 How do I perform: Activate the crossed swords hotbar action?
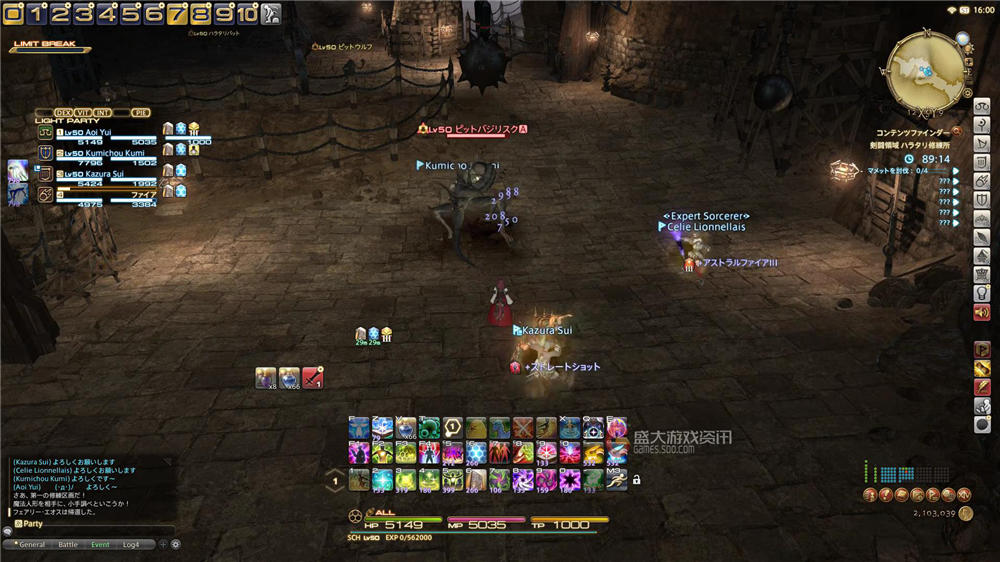pyautogui.click(x=523, y=429)
